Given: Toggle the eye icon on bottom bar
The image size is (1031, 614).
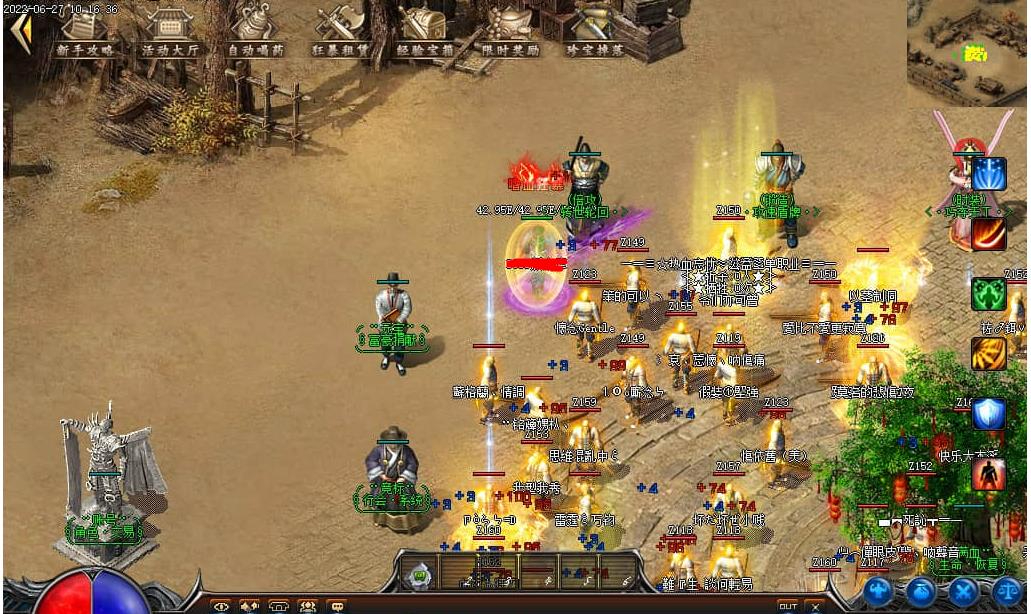Looking at the screenshot, I should tap(221, 605).
